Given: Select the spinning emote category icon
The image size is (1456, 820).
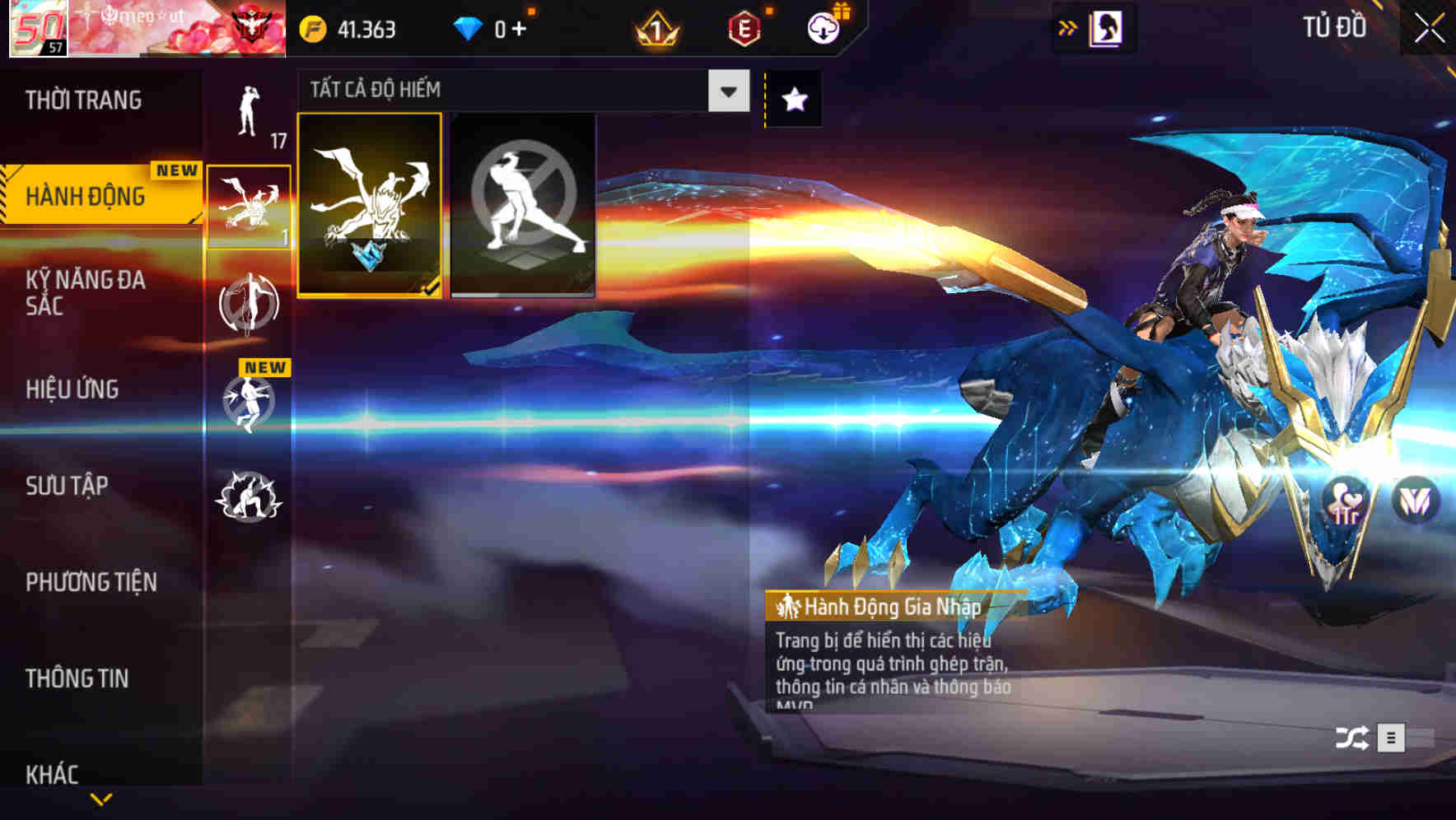Looking at the screenshot, I should pyautogui.click(x=250, y=303).
